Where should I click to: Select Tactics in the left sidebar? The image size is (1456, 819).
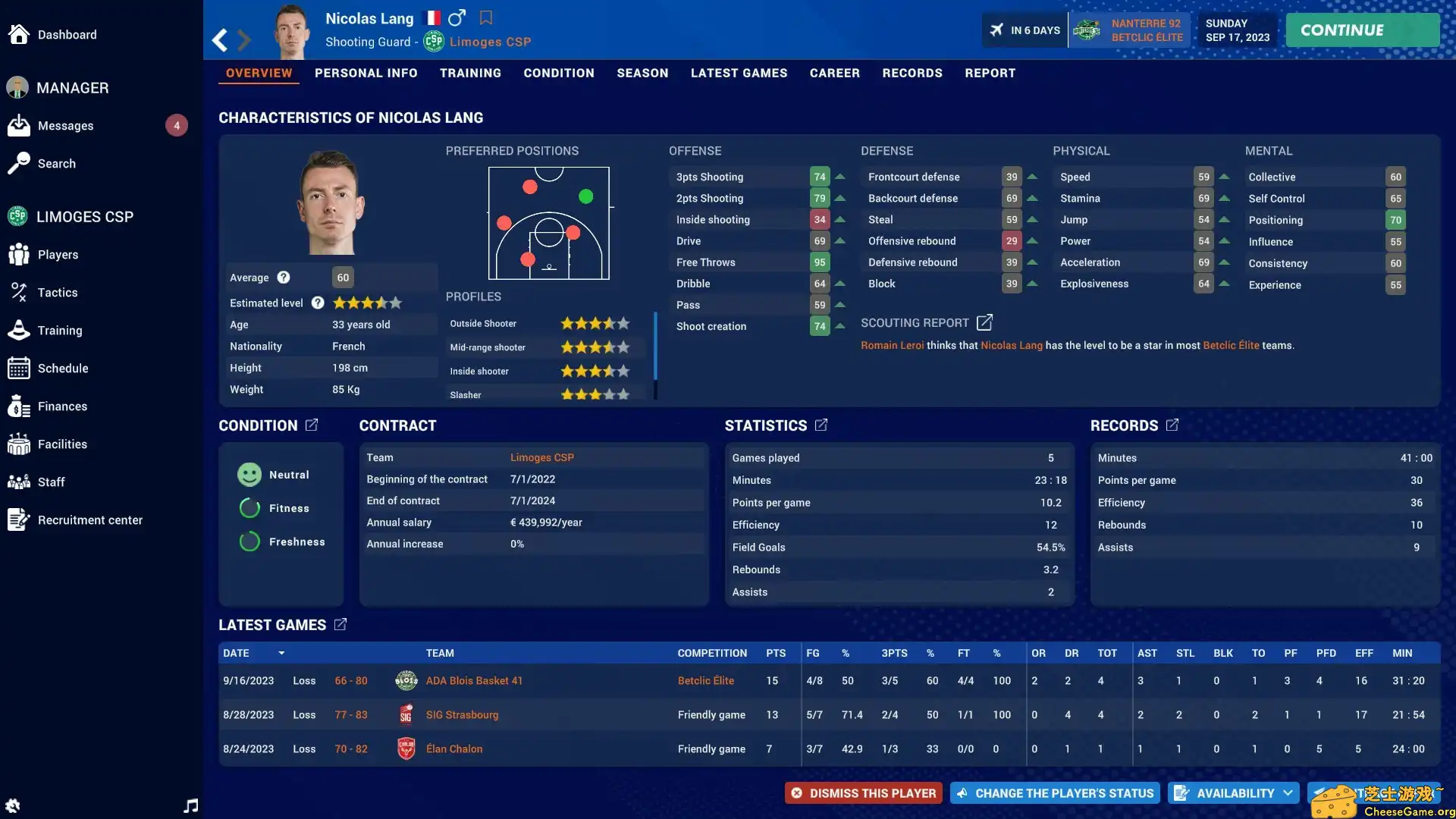point(57,292)
